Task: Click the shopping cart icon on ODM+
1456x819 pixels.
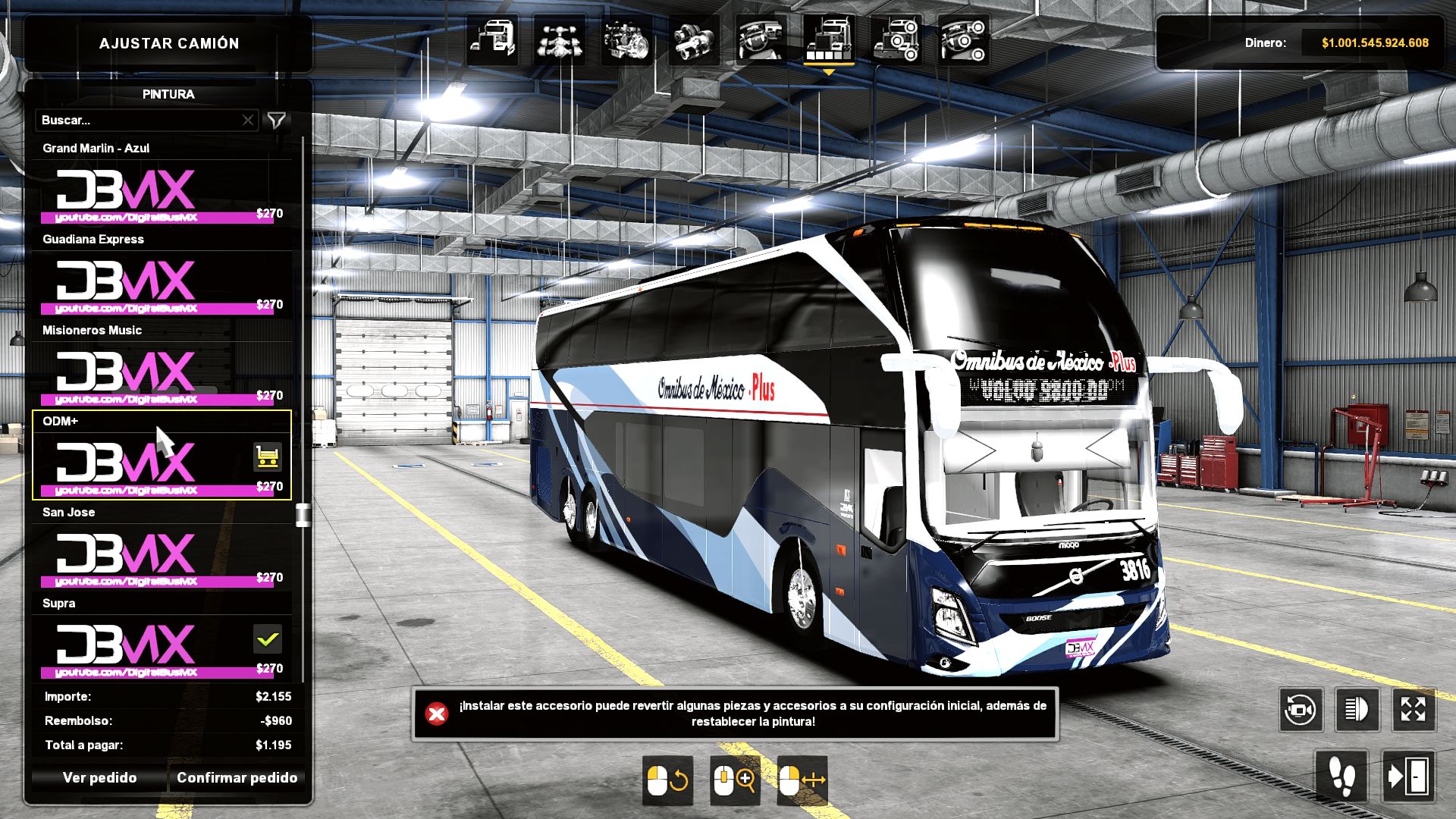Action: click(267, 457)
